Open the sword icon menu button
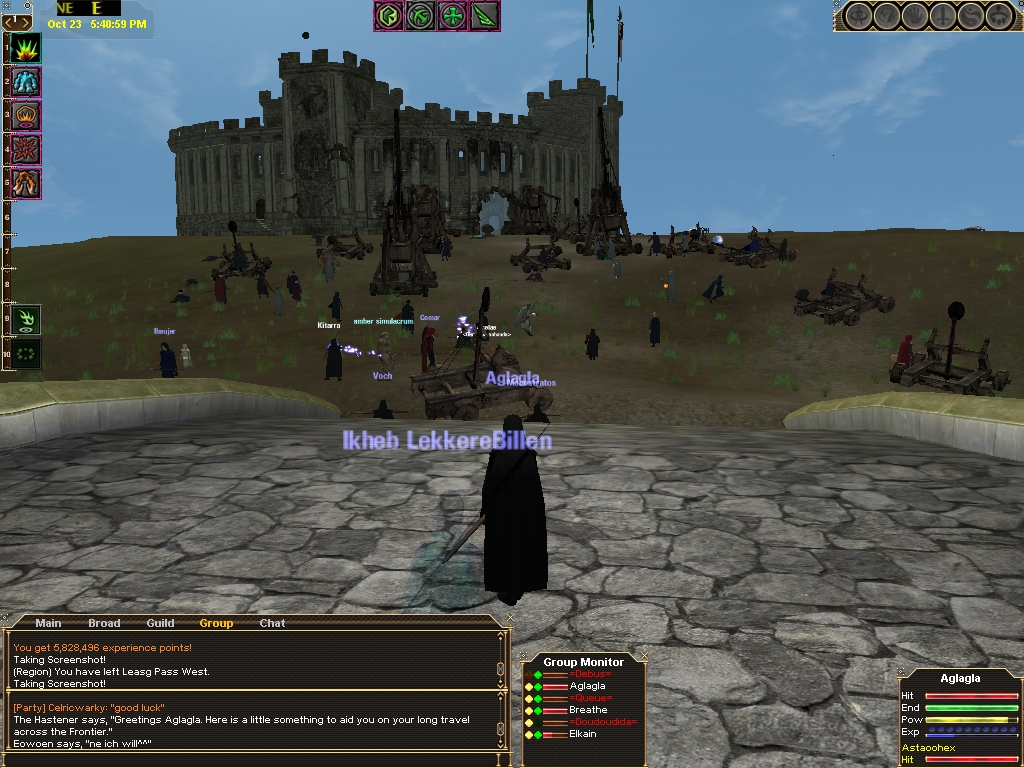Screen dimensions: 1024x768 (944, 16)
